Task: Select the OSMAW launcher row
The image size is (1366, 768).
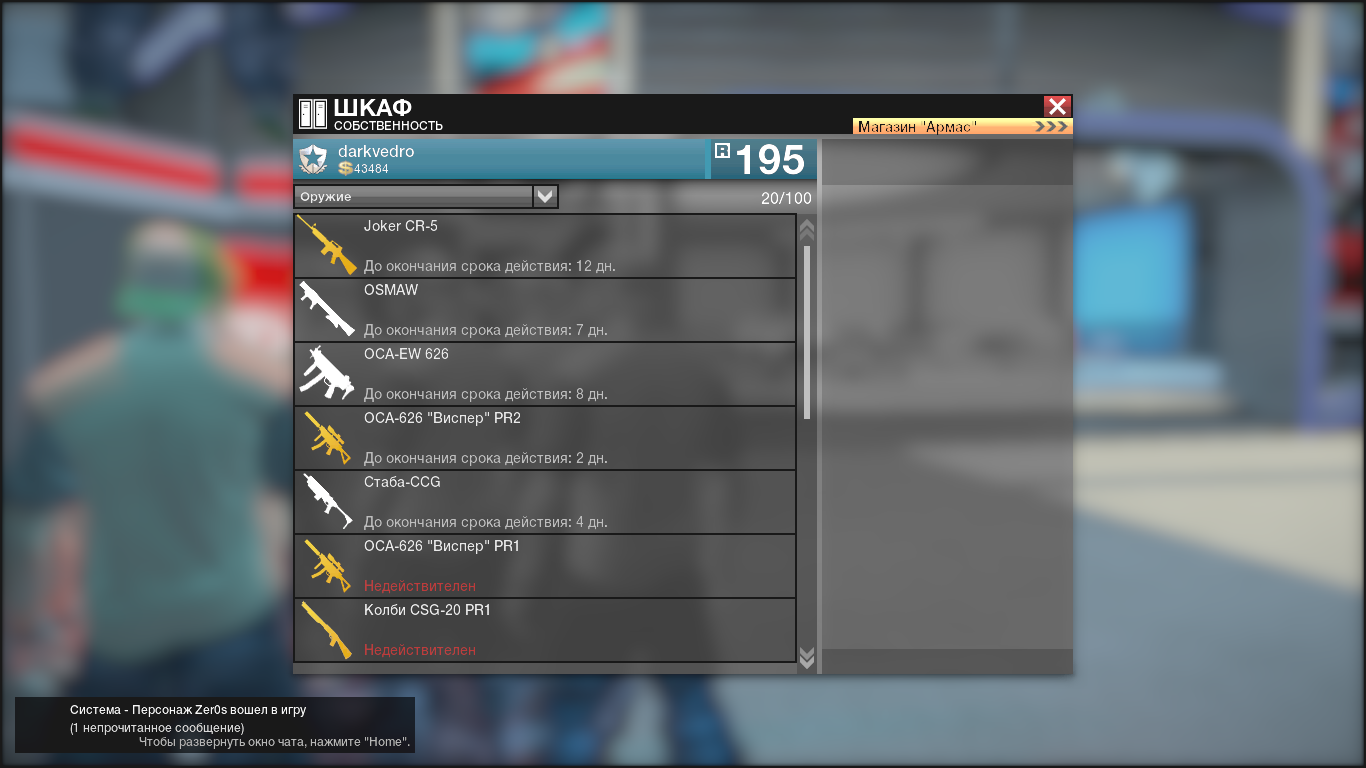Action: tap(545, 310)
